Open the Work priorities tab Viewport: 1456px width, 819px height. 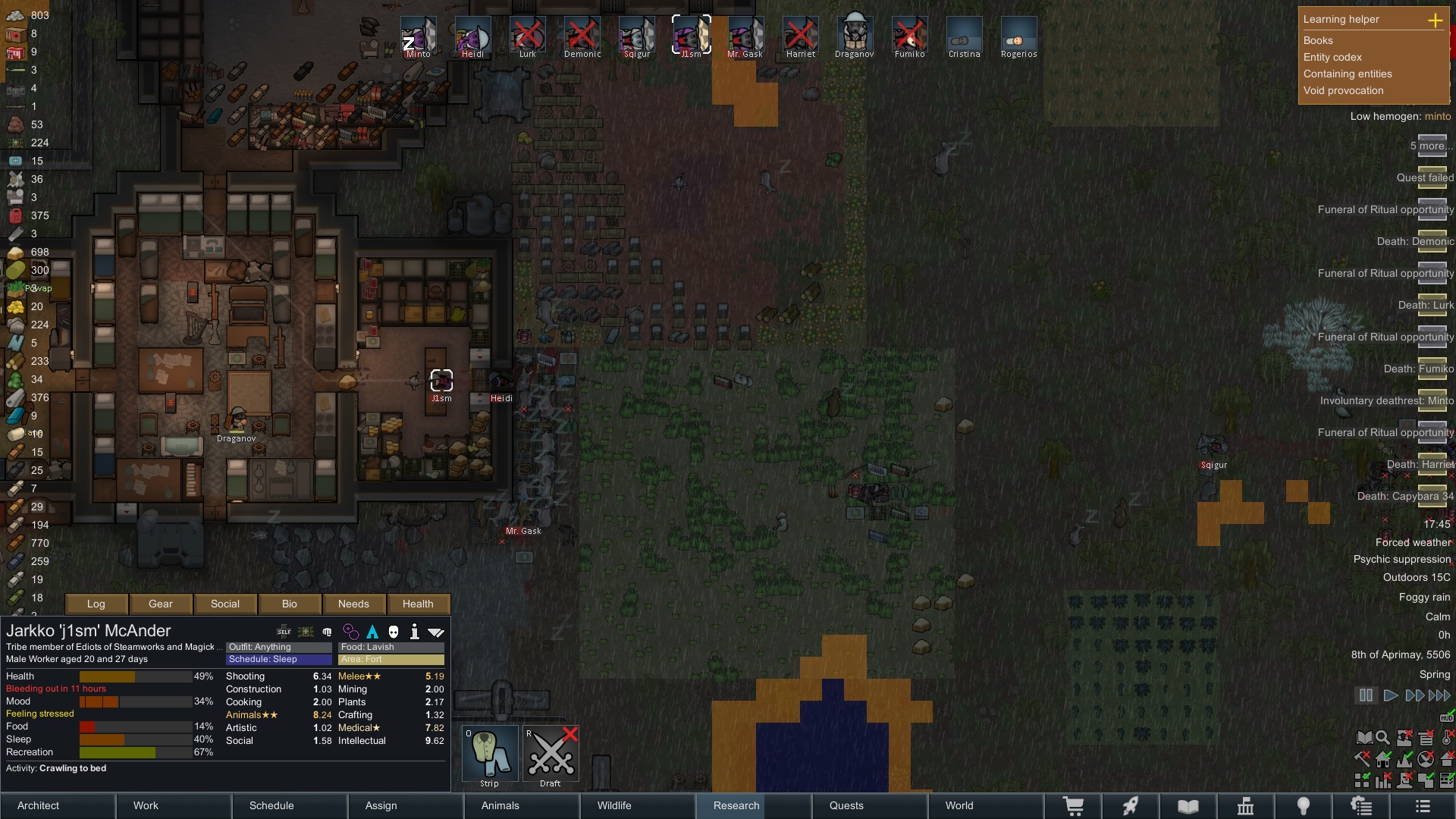(x=146, y=805)
